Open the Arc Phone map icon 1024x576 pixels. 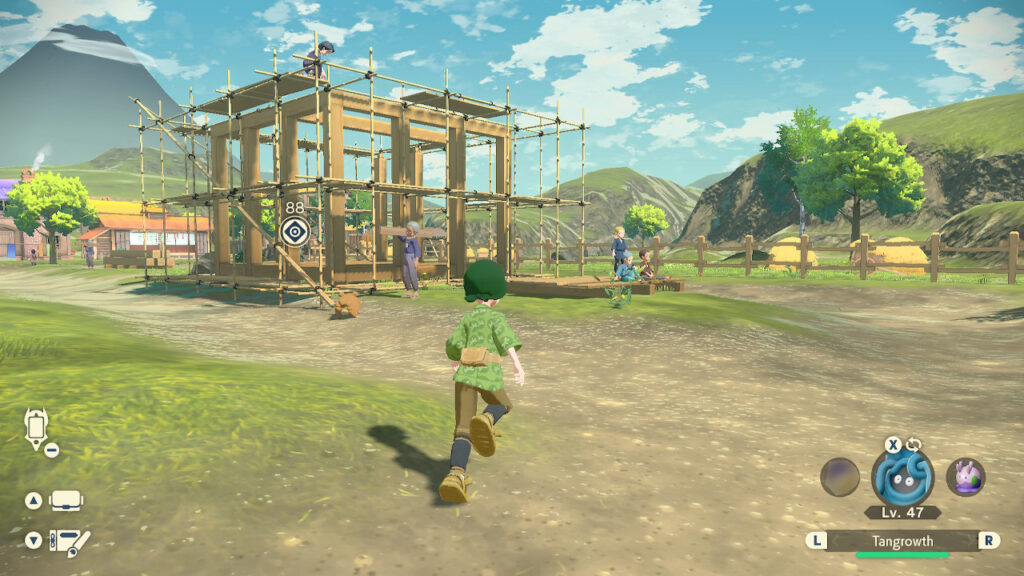(37, 428)
